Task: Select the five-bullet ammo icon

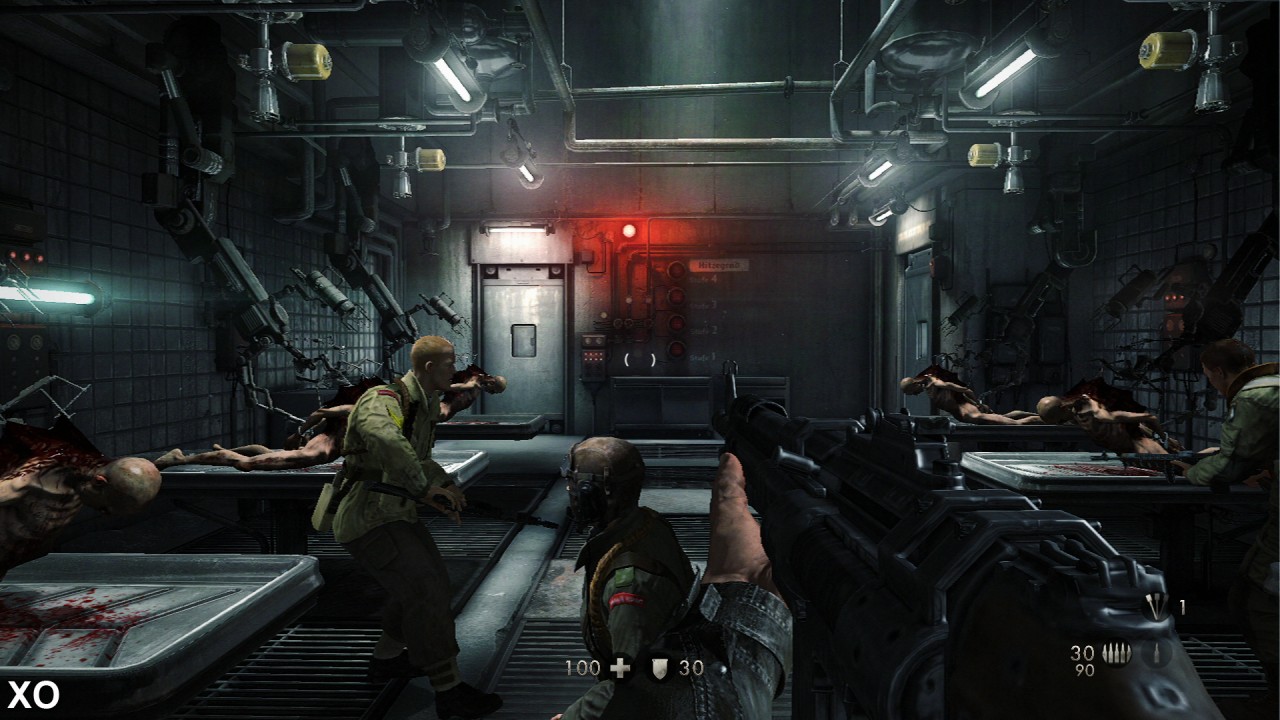Action: pyautogui.click(x=1116, y=654)
